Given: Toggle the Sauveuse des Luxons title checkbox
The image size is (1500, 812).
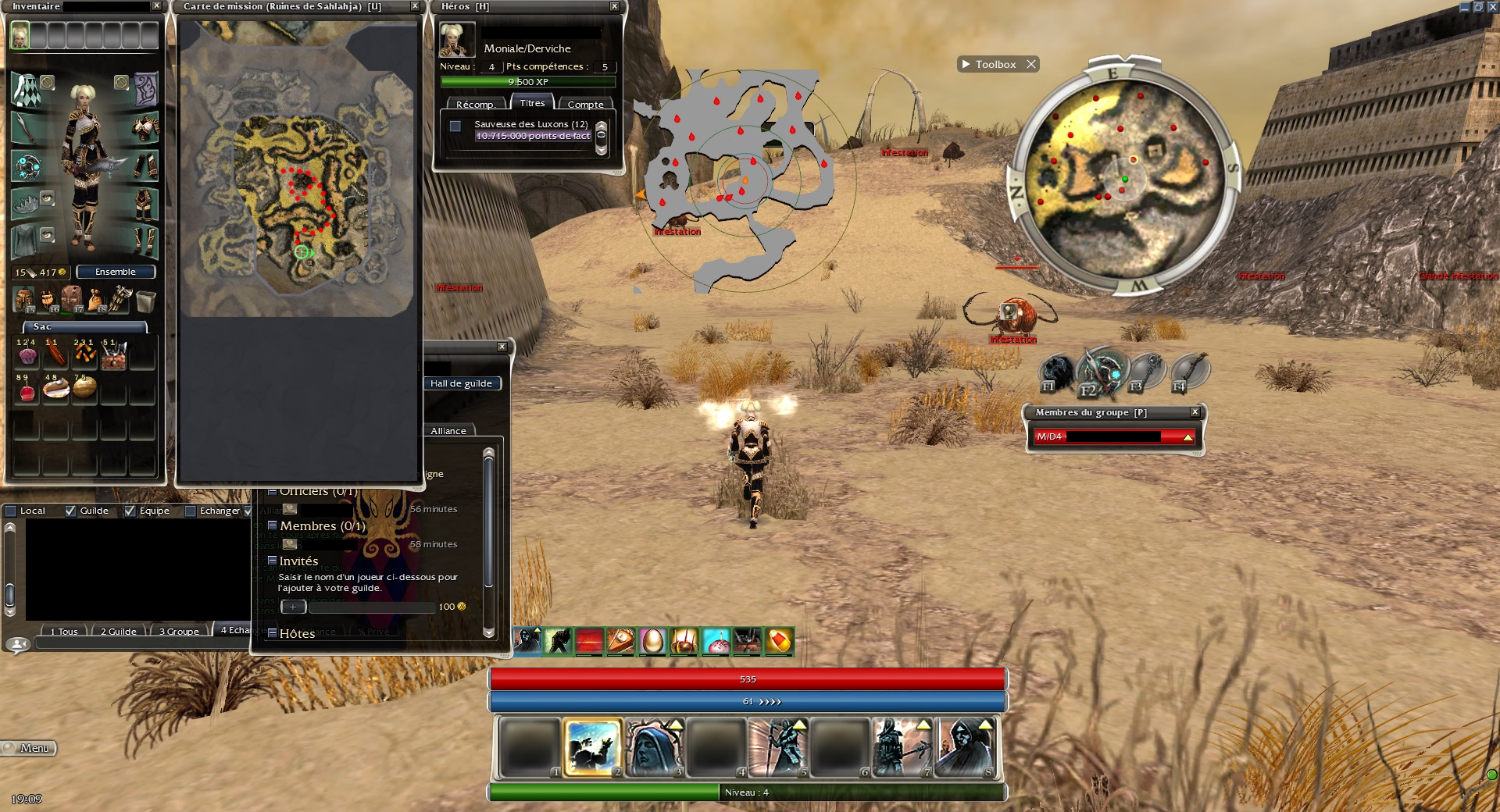Looking at the screenshot, I should point(455,126).
